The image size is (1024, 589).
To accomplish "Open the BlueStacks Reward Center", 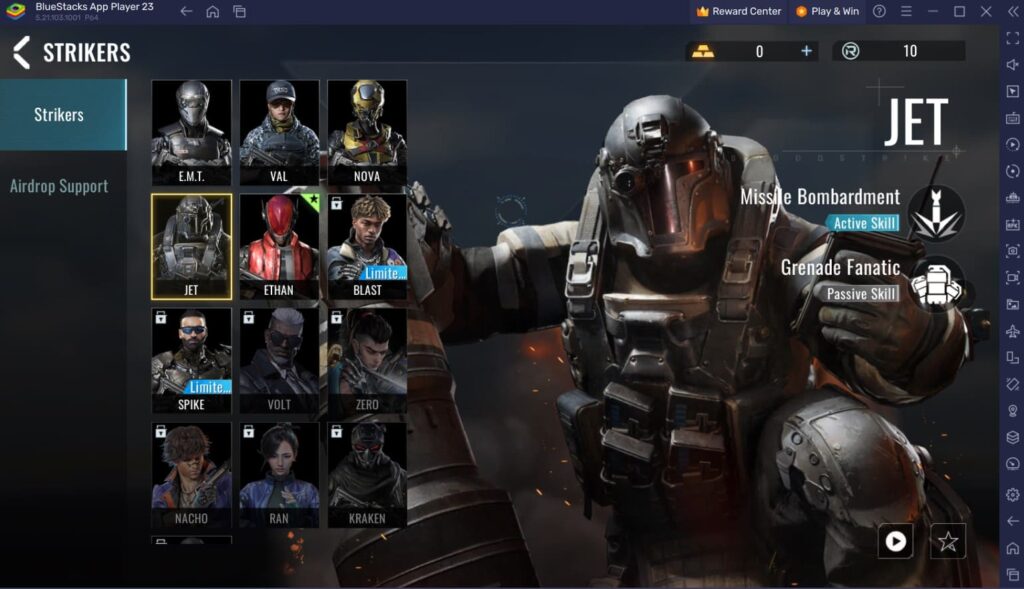I will pos(739,11).
